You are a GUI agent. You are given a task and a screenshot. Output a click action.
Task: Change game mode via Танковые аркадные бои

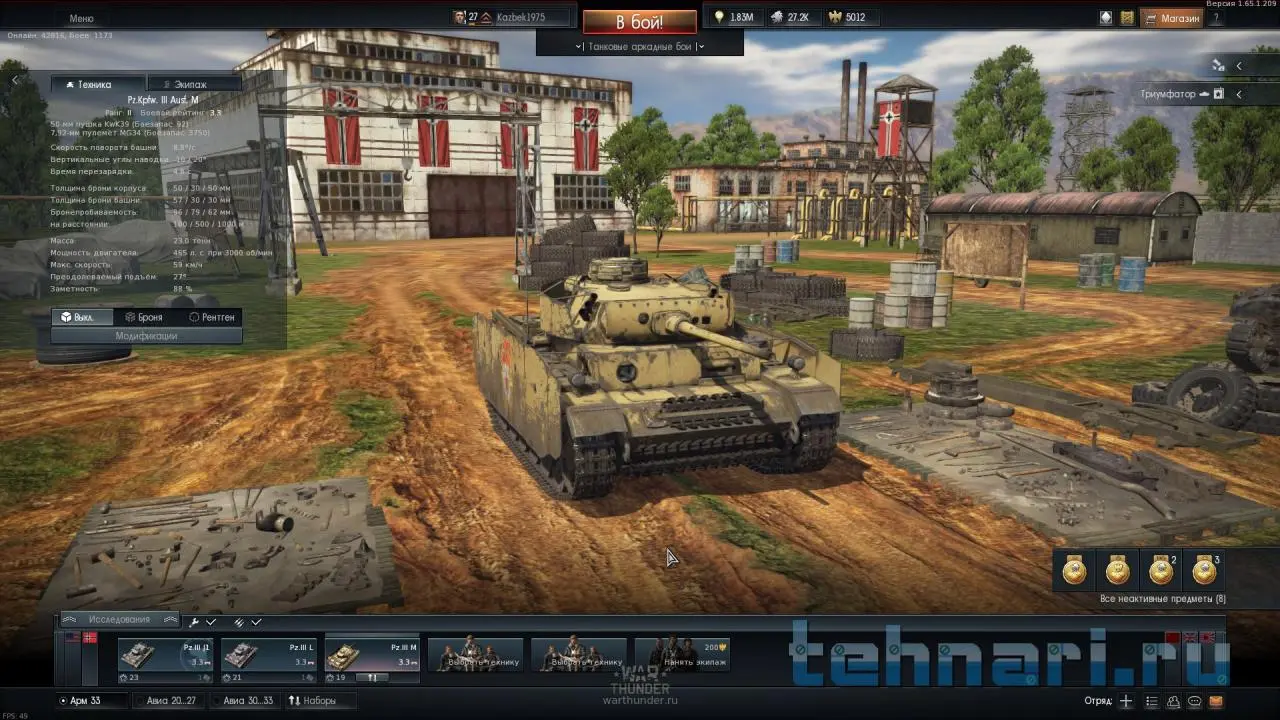[640, 46]
